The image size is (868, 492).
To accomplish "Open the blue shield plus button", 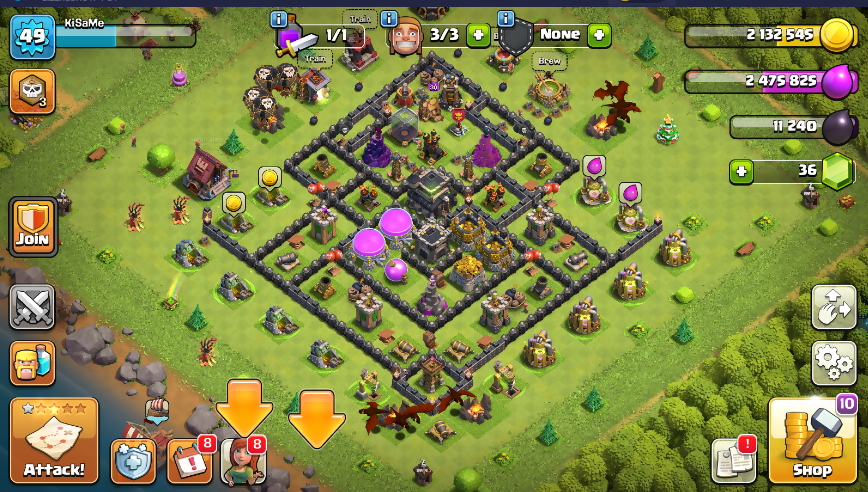I will point(133,461).
